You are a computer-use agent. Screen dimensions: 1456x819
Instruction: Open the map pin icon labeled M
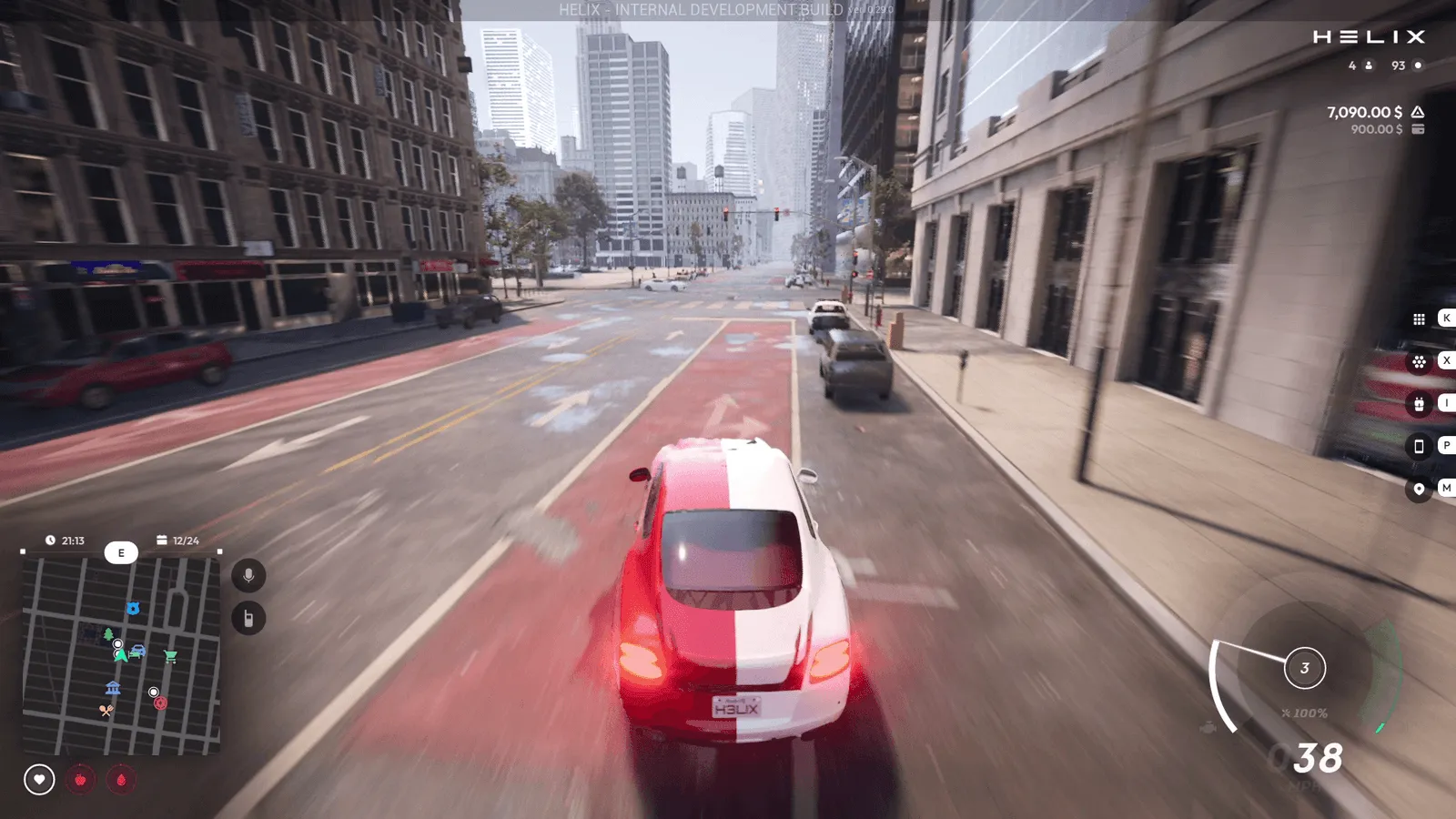1419,489
